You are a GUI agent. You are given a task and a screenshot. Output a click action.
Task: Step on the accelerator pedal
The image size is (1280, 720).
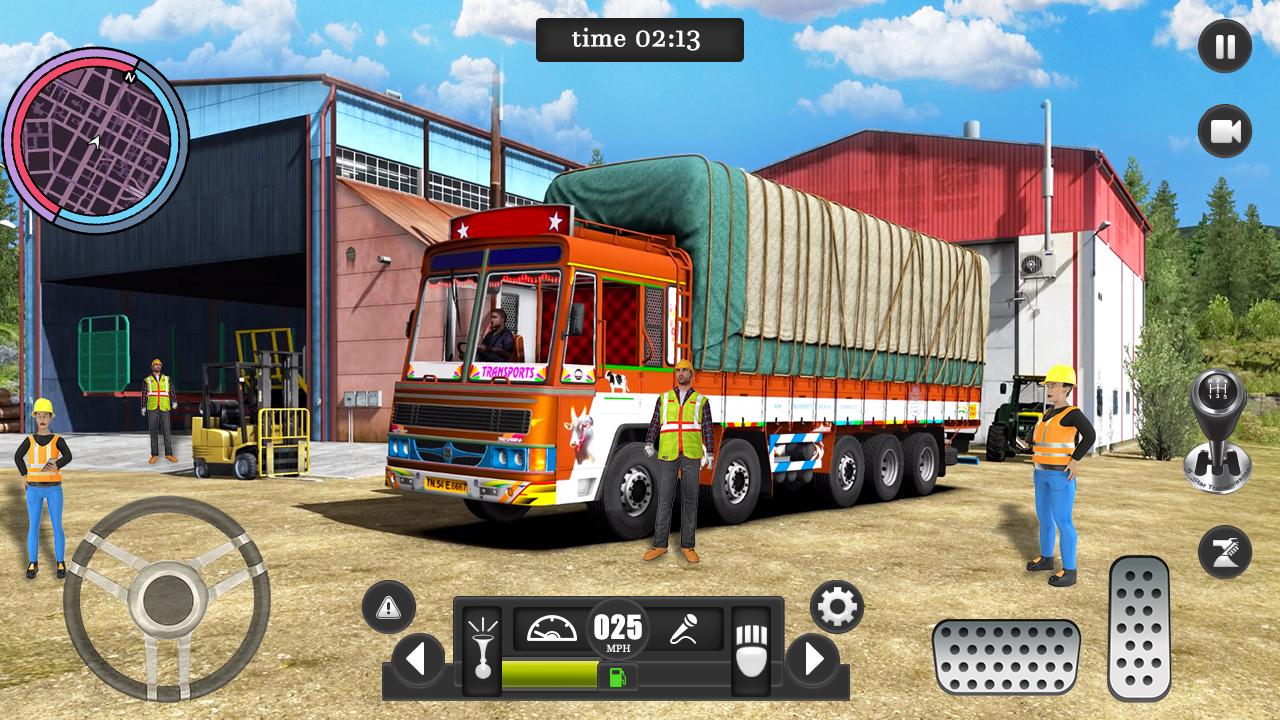(x=1139, y=627)
